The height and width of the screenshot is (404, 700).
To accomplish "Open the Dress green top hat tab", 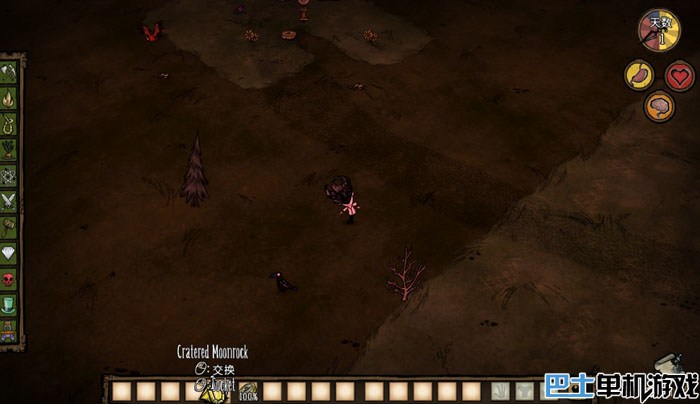I will coord(9,303).
